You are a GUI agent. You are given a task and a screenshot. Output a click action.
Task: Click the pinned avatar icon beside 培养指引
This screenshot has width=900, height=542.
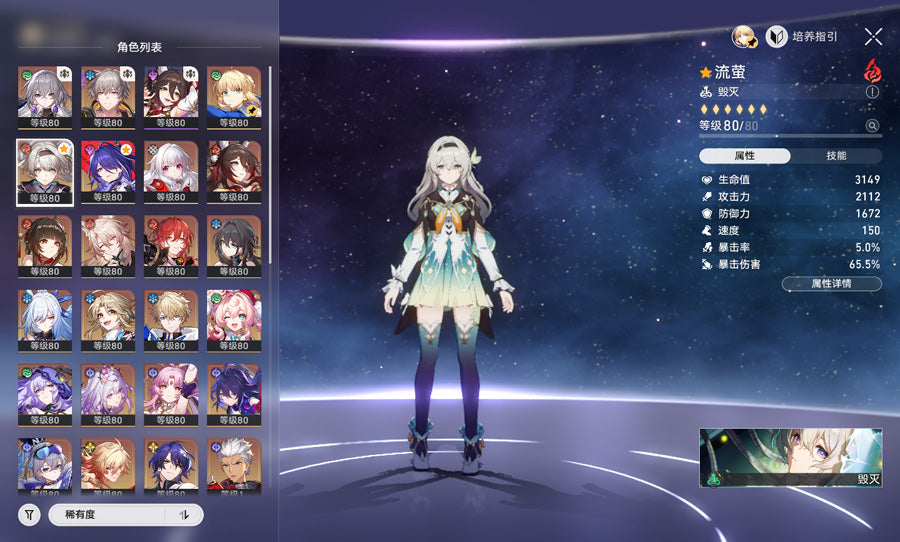[x=745, y=37]
